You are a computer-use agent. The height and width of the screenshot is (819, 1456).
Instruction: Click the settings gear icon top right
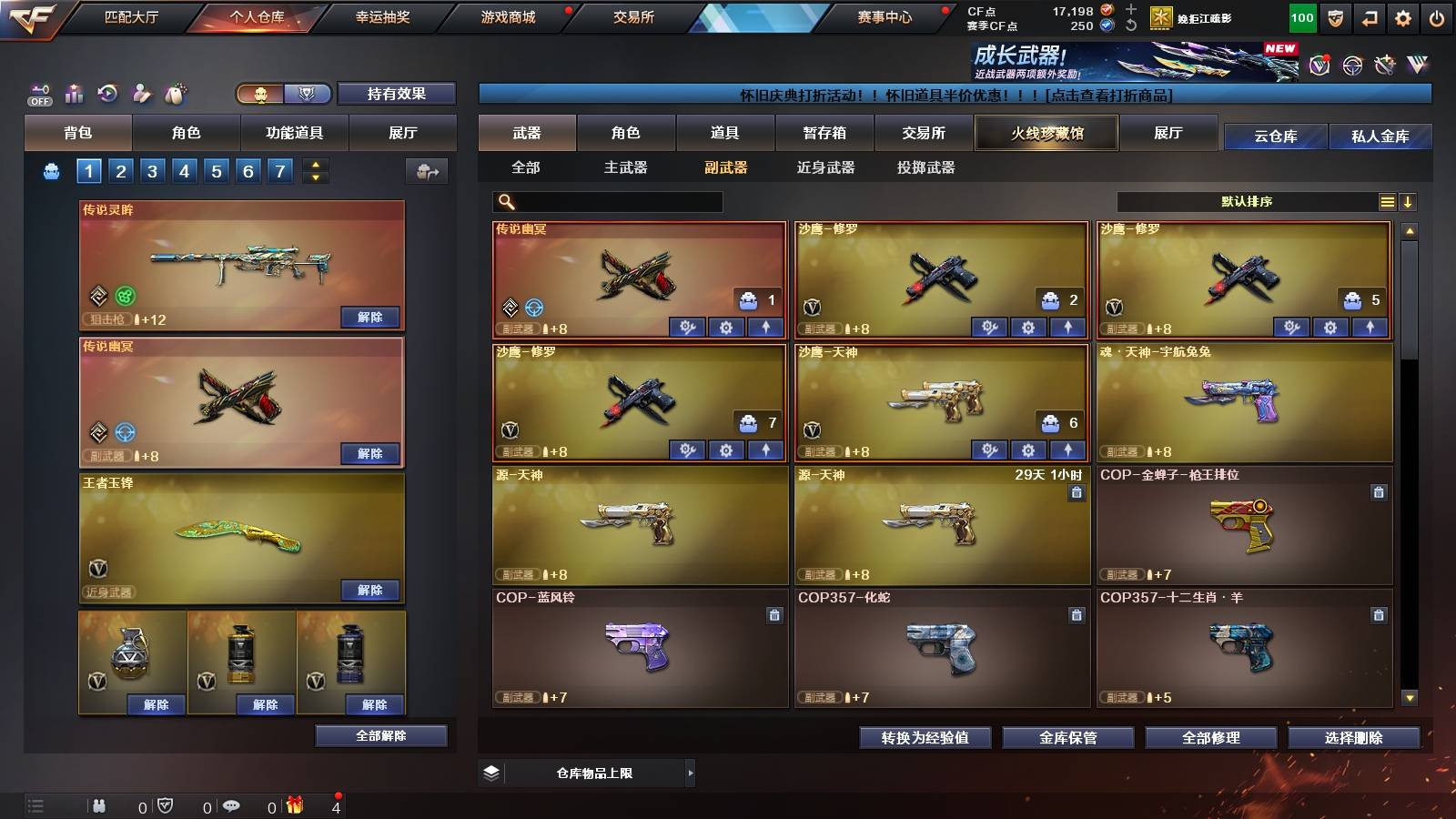pyautogui.click(x=1402, y=17)
